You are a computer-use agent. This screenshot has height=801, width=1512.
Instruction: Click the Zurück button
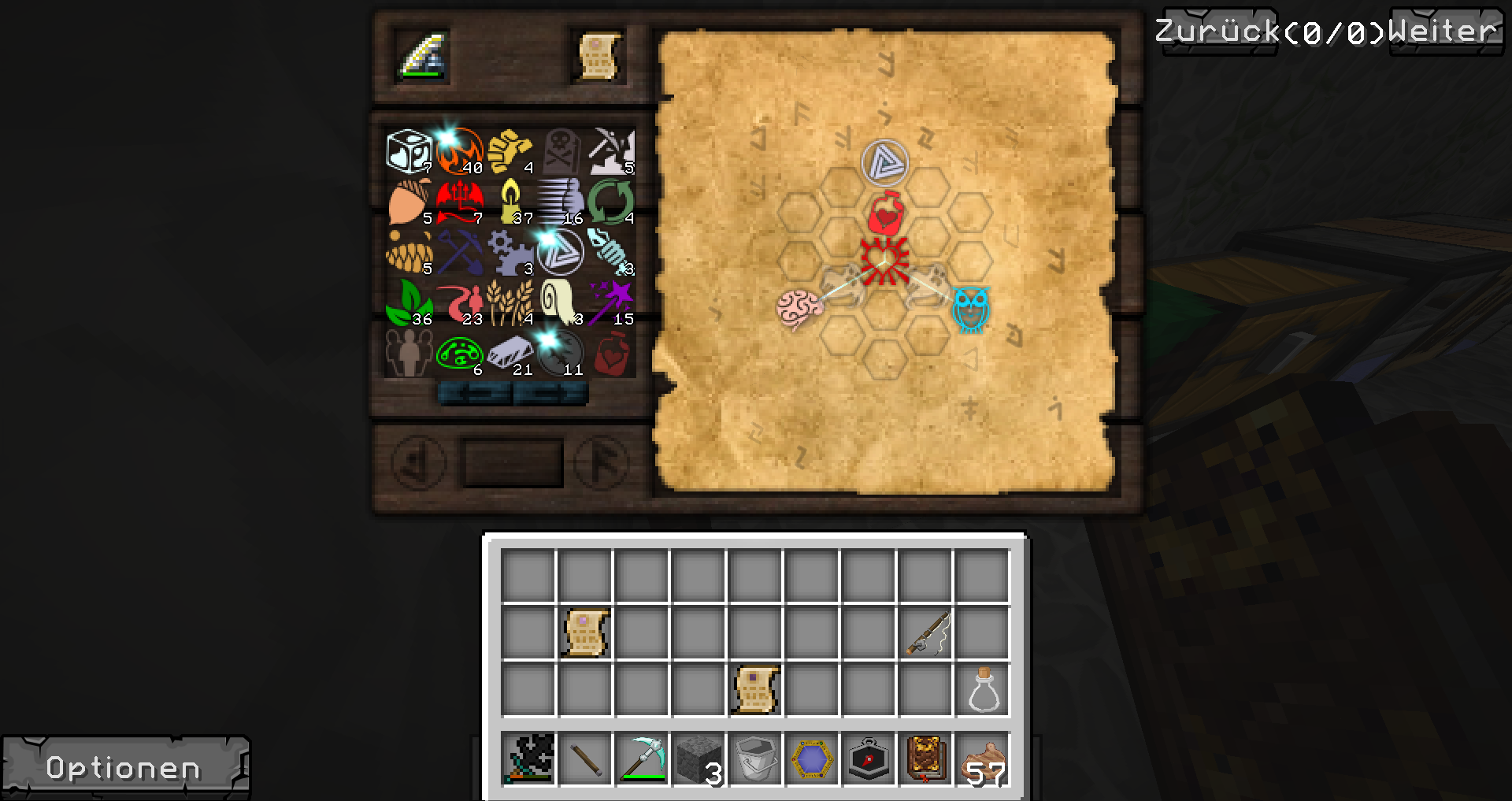coord(1217,32)
